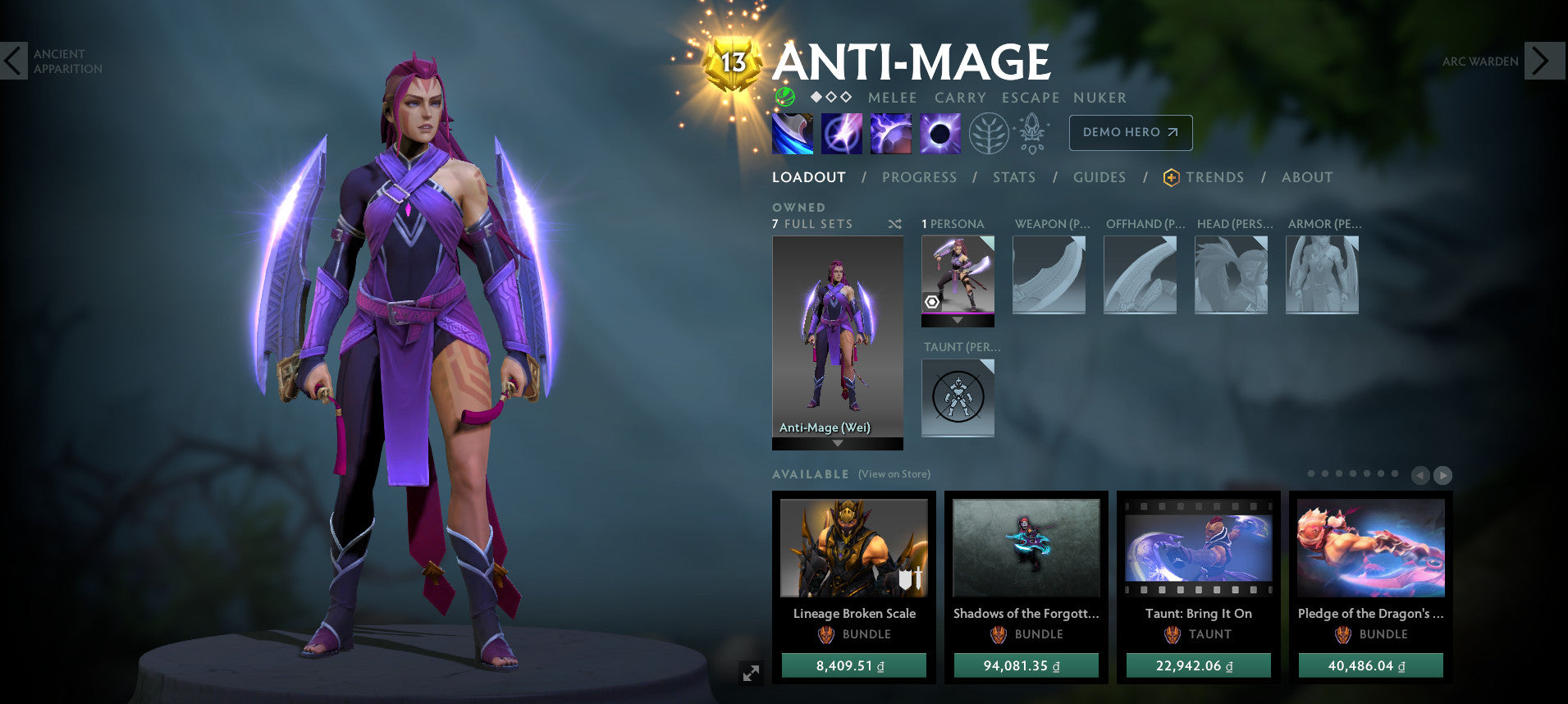Viewport: 1568px width, 704px height.
Task: Open the GUIDES tab
Action: coord(1099,177)
